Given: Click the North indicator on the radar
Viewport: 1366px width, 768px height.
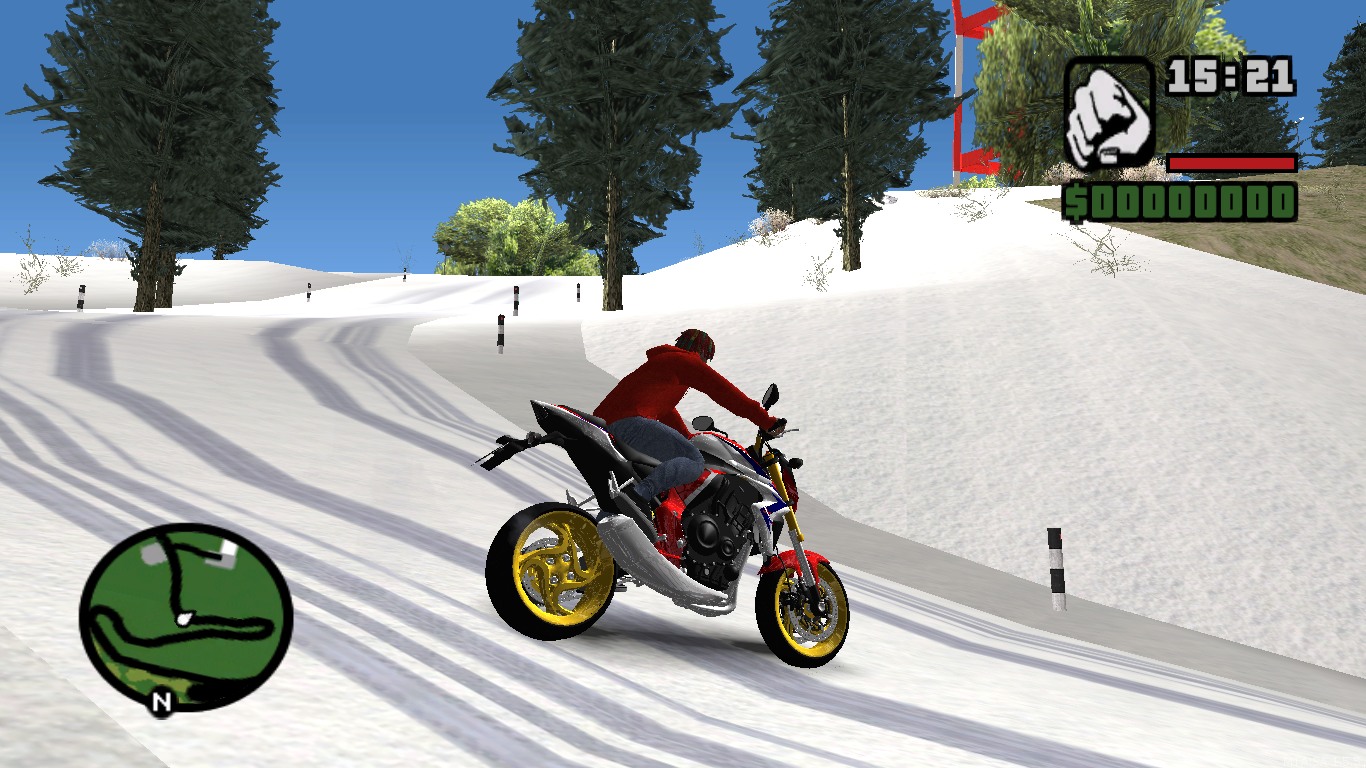Looking at the screenshot, I should click(160, 703).
